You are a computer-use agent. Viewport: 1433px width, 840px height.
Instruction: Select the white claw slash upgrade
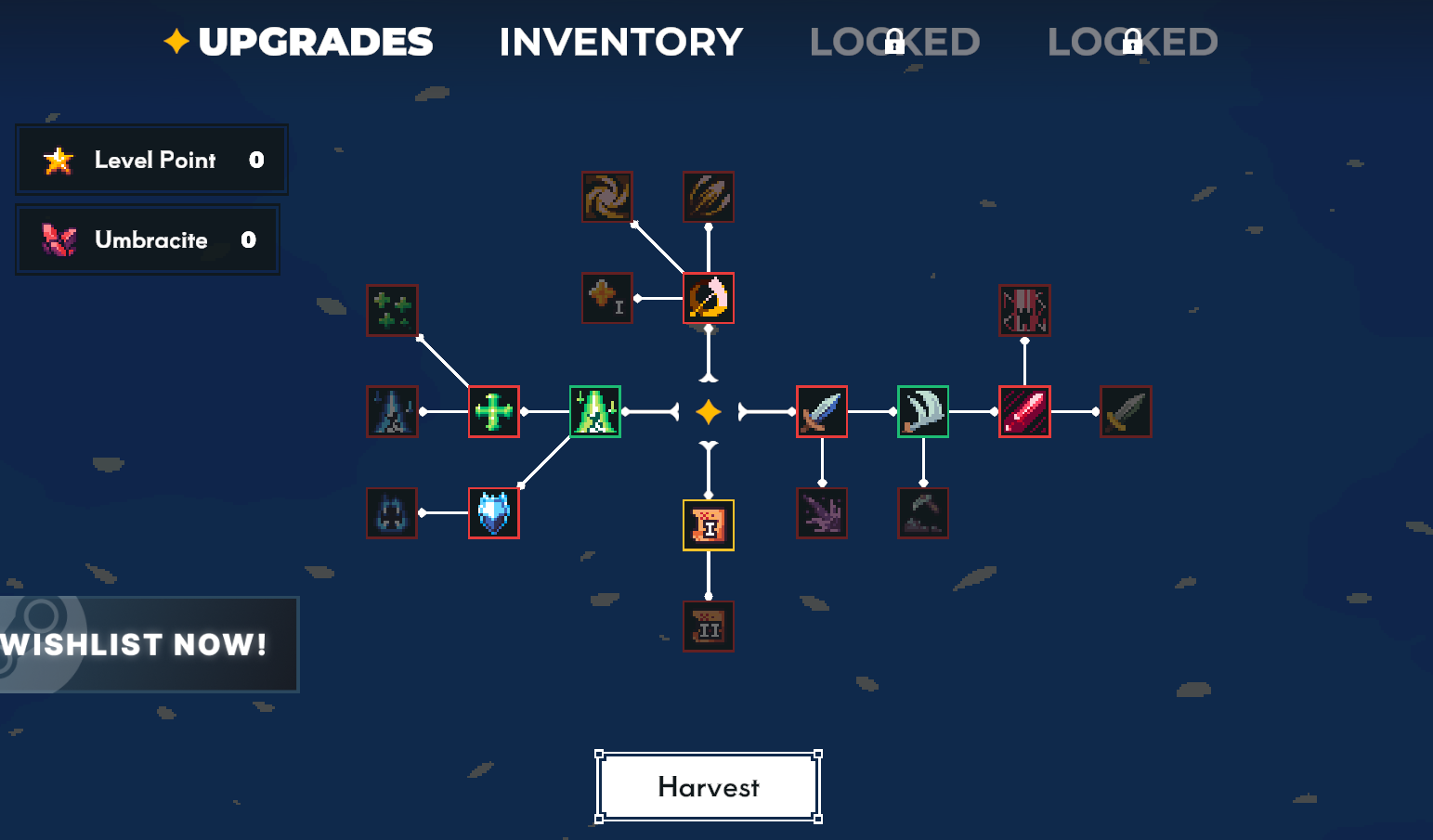[x=923, y=411]
